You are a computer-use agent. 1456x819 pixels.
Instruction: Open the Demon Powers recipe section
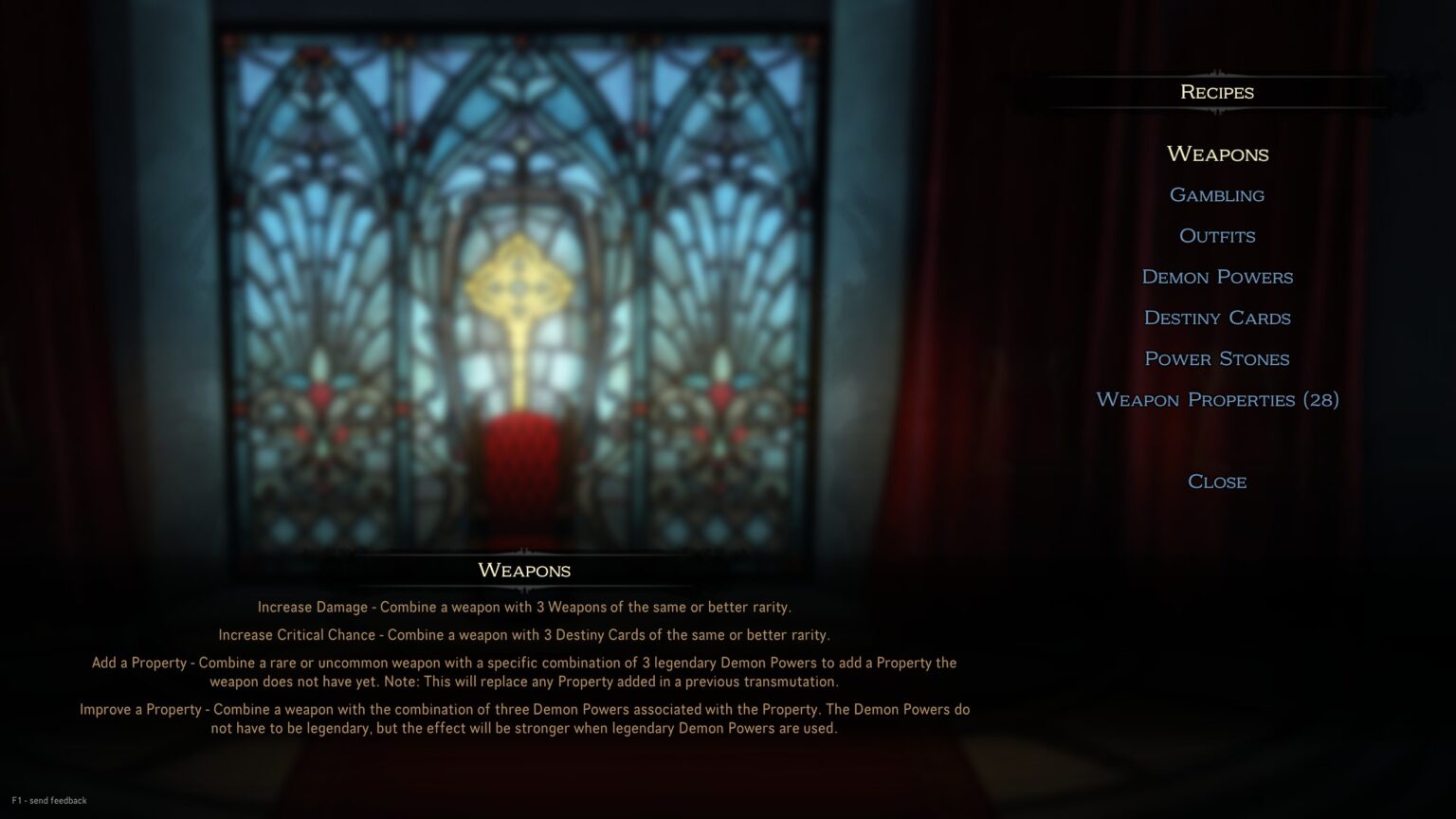coord(1217,277)
